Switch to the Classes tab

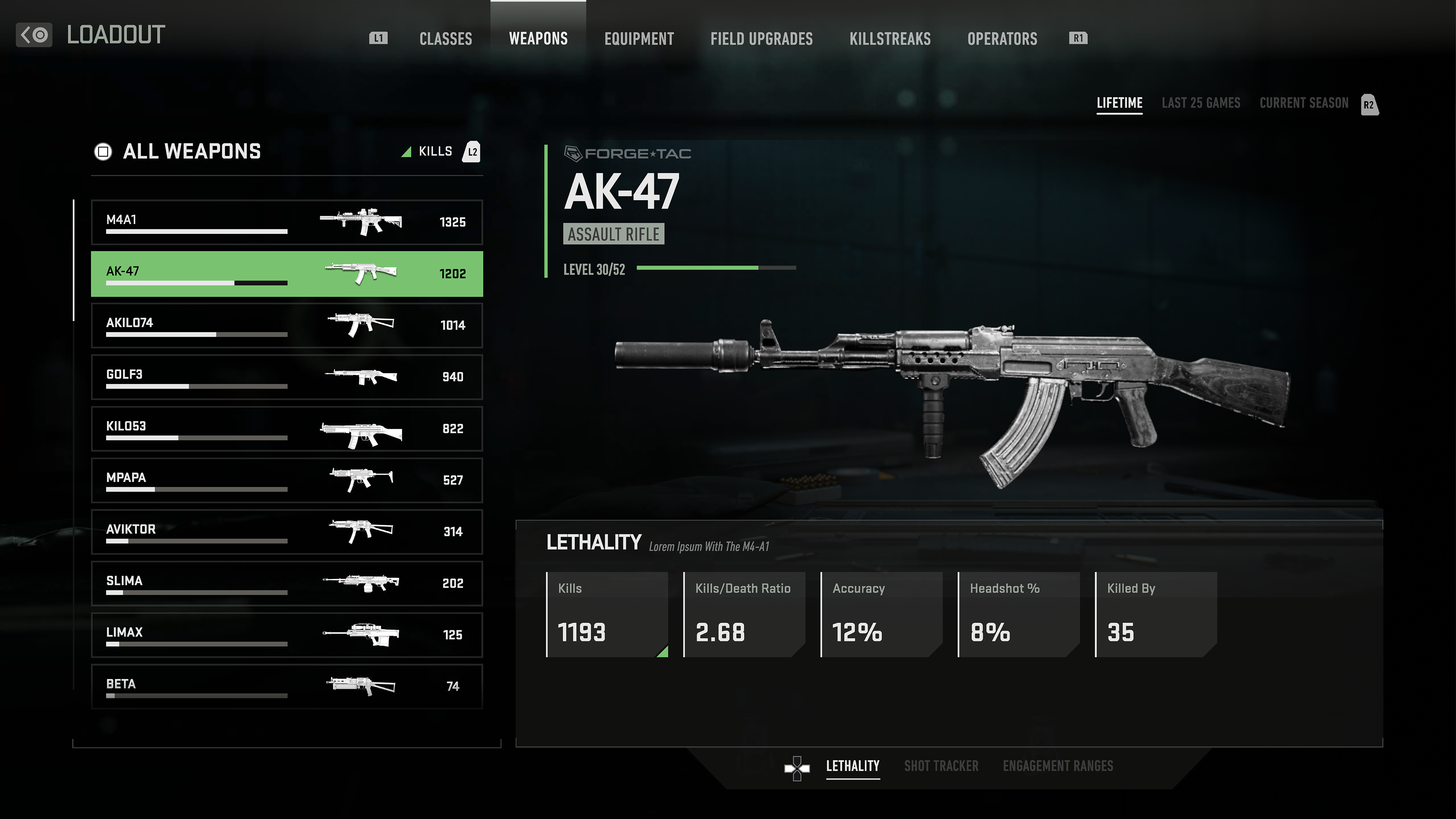coord(446,38)
